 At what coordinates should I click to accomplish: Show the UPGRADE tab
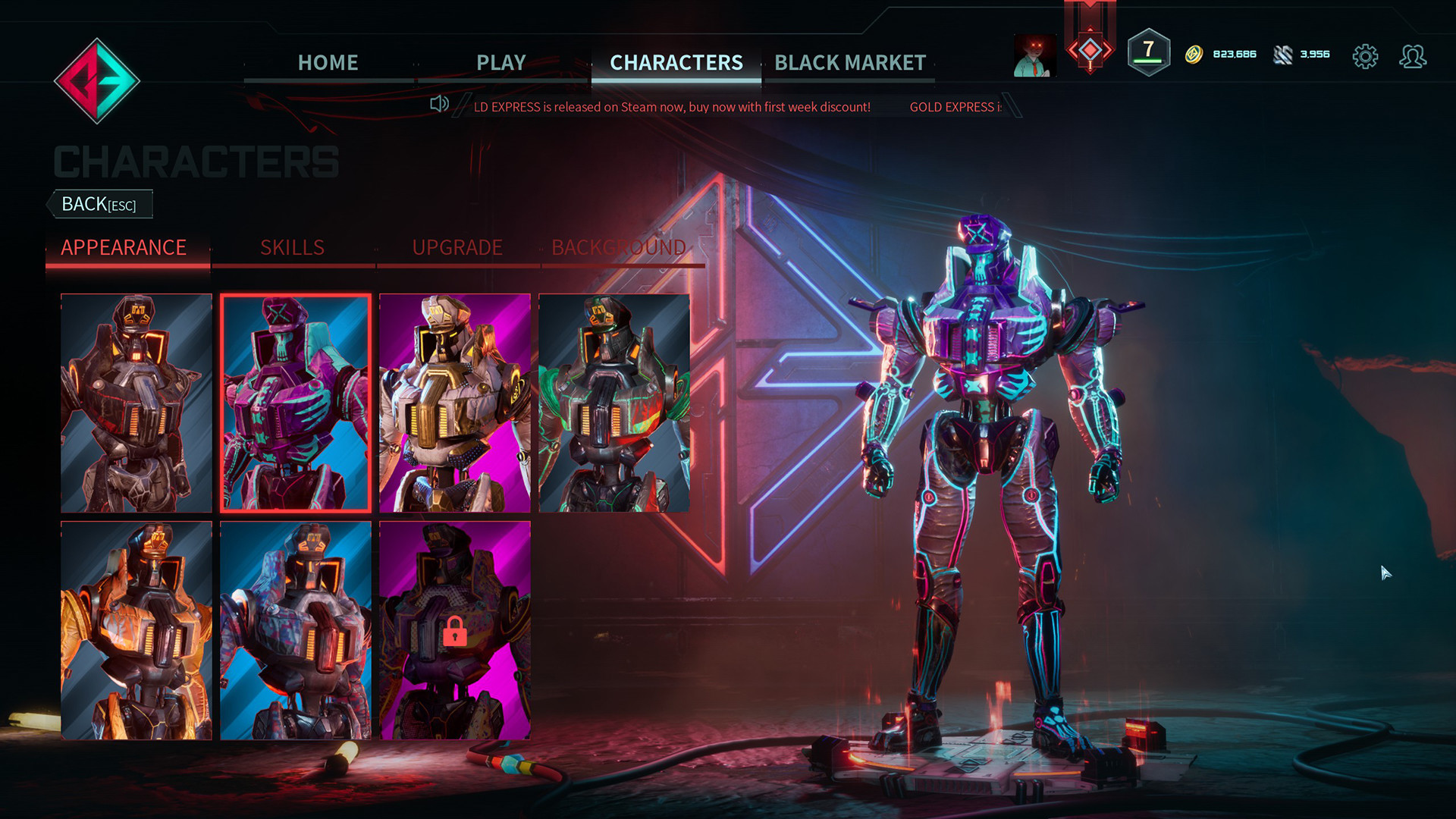pyautogui.click(x=457, y=247)
